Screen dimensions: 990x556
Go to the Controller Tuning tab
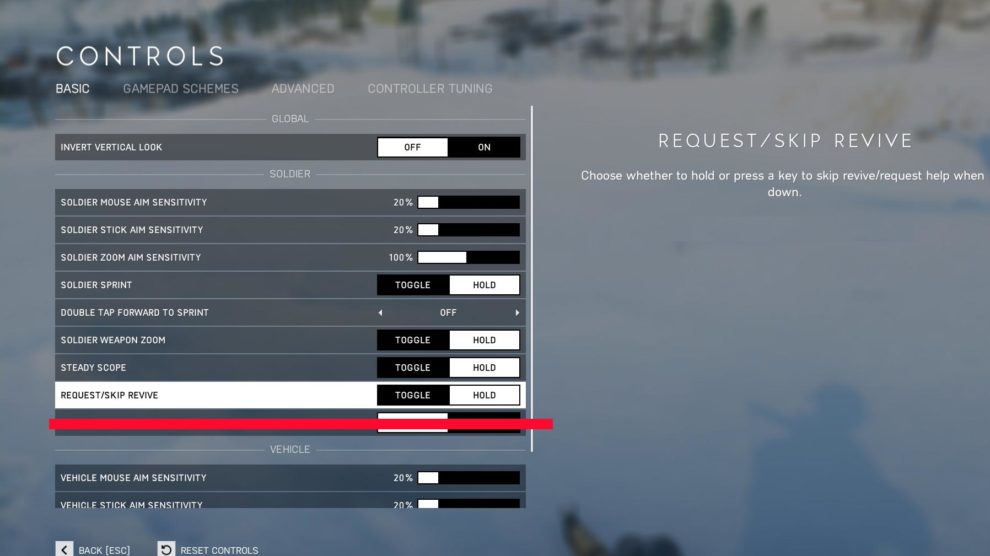(x=429, y=89)
